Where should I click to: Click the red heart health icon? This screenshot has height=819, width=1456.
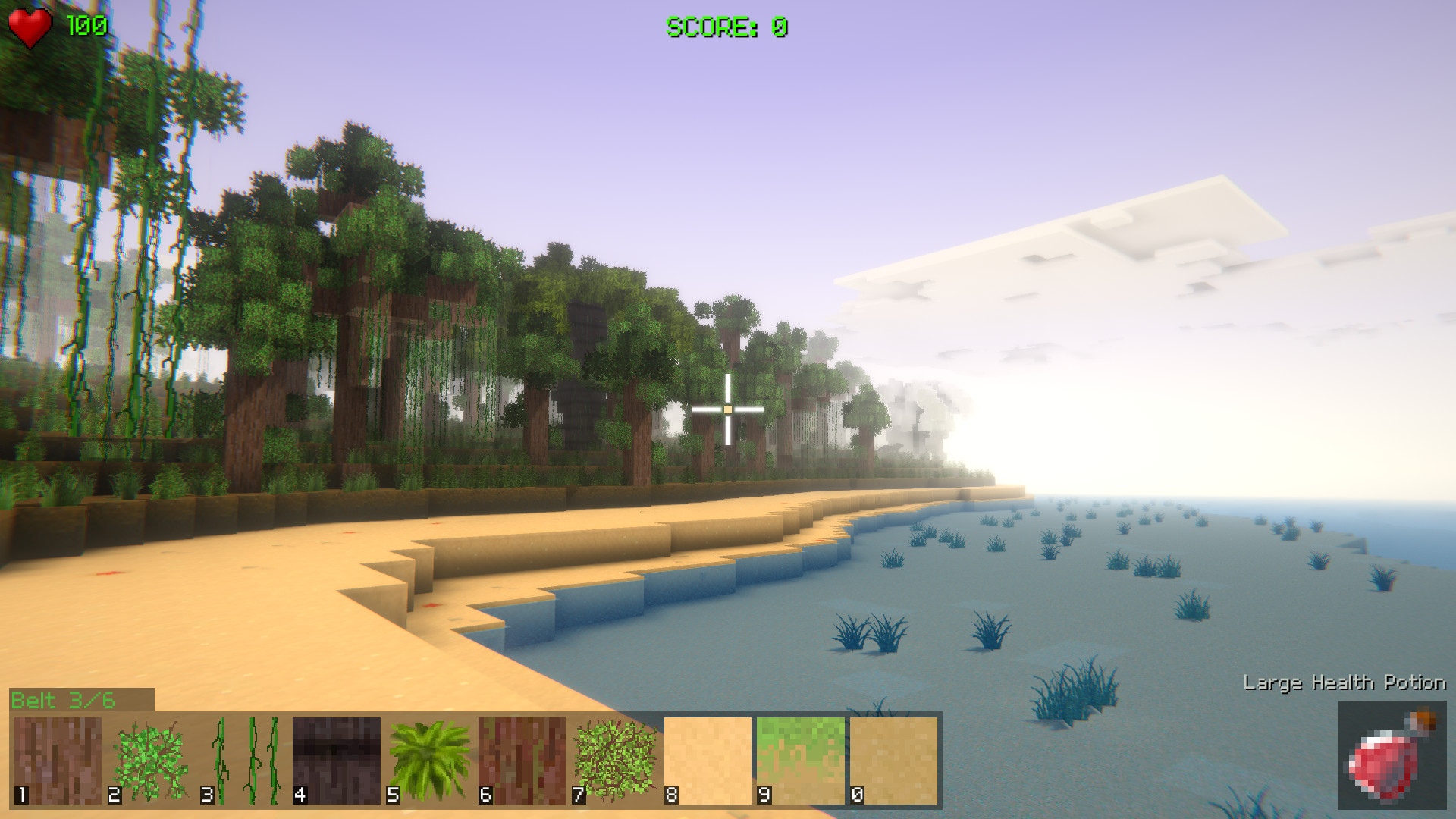tap(29, 26)
